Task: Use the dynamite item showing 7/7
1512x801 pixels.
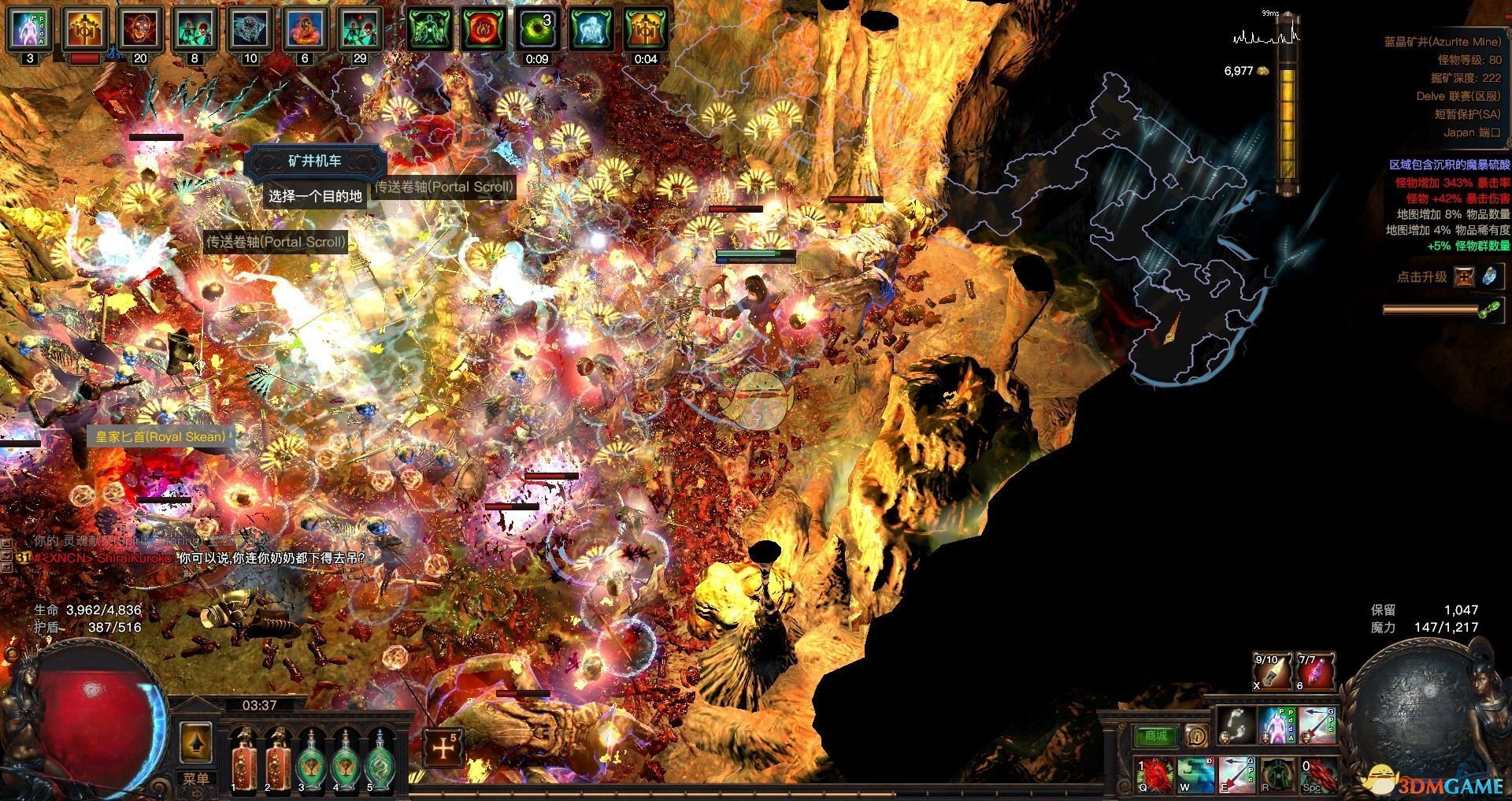Action: point(1315,670)
